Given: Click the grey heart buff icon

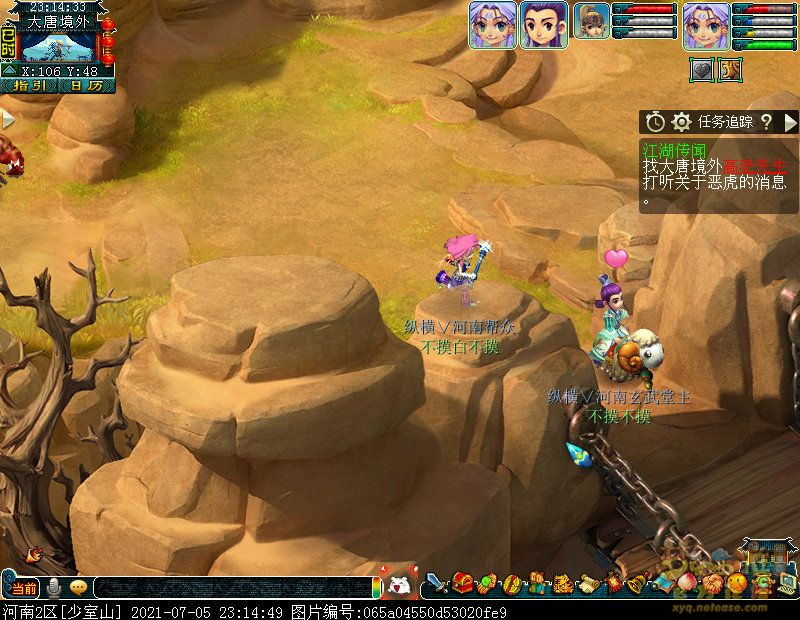Looking at the screenshot, I should 702,70.
